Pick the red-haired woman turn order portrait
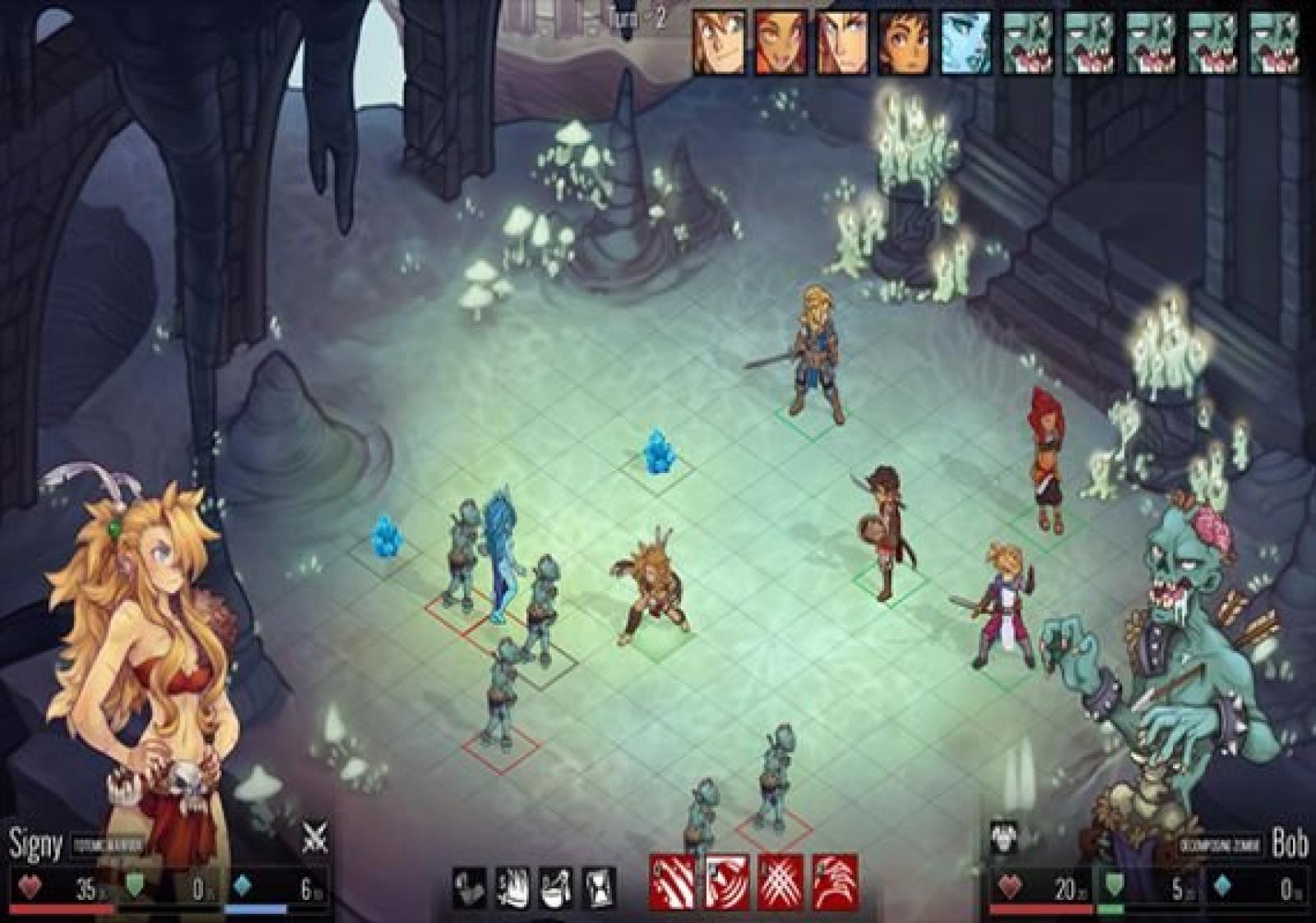This screenshot has width=1316, height=923. 781,41
